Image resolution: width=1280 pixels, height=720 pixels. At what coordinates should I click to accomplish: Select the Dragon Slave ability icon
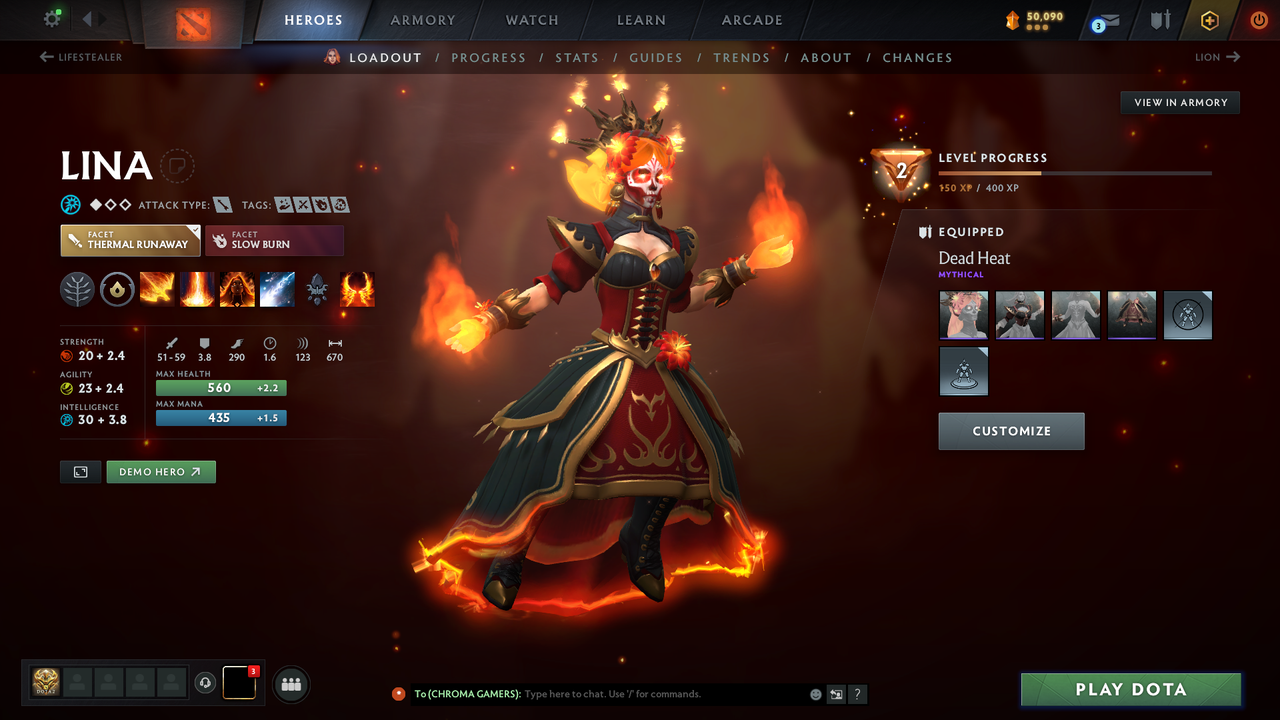(x=157, y=289)
